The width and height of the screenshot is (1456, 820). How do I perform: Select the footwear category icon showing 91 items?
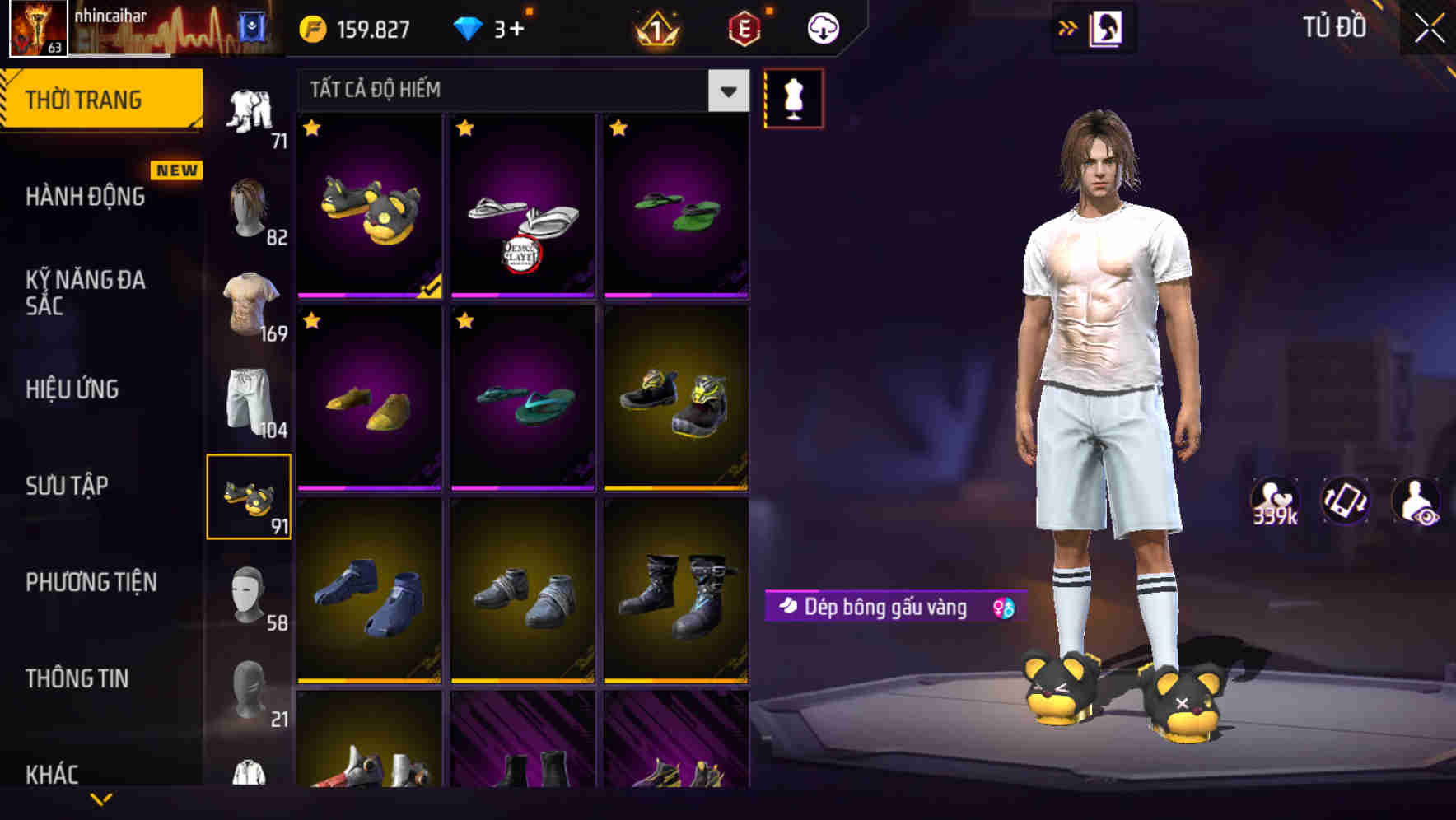(x=250, y=494)
